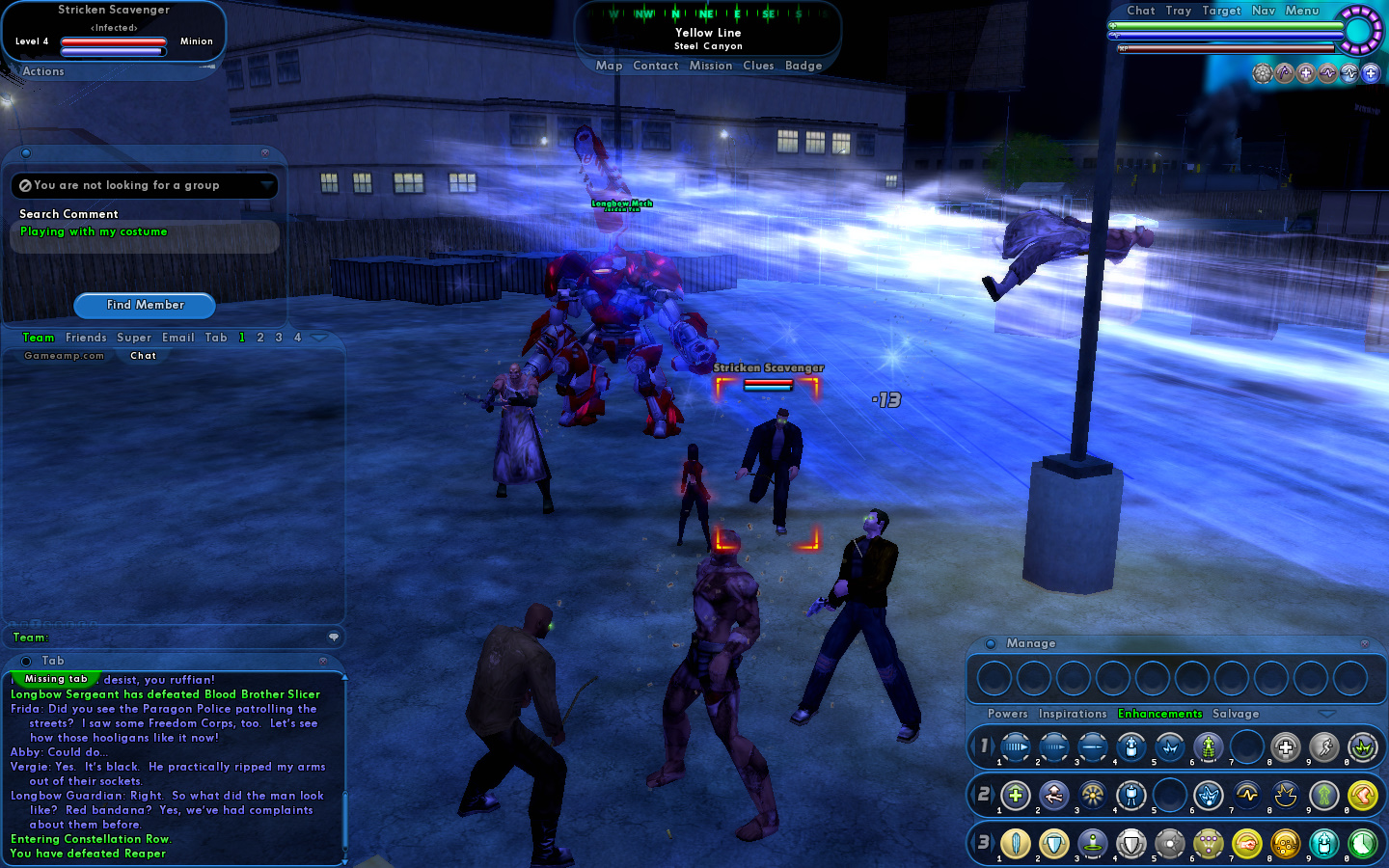
Task: Open the Map window
Action: pyautogui.click(x=609, y=66)
